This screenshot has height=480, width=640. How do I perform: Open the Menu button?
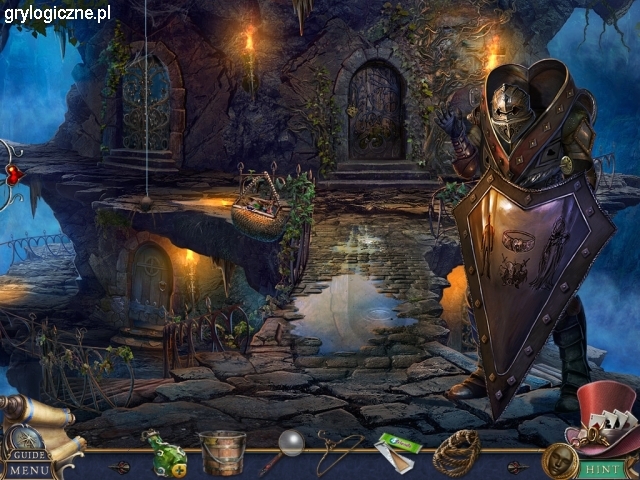tap(30, 469)
